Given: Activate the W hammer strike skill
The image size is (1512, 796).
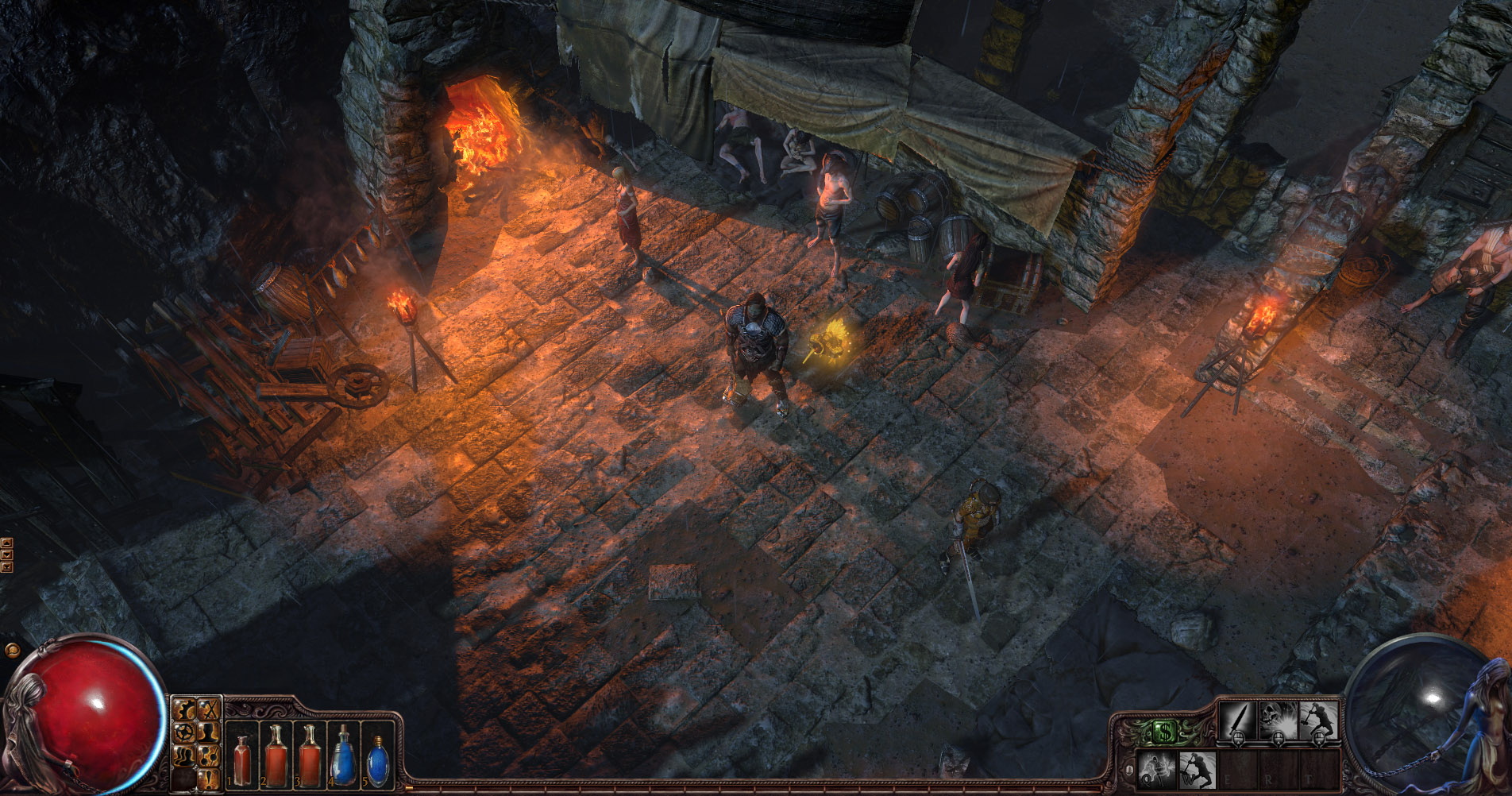Looking at the screenshot, I should pyautogui.click(x=1196, y=769).
